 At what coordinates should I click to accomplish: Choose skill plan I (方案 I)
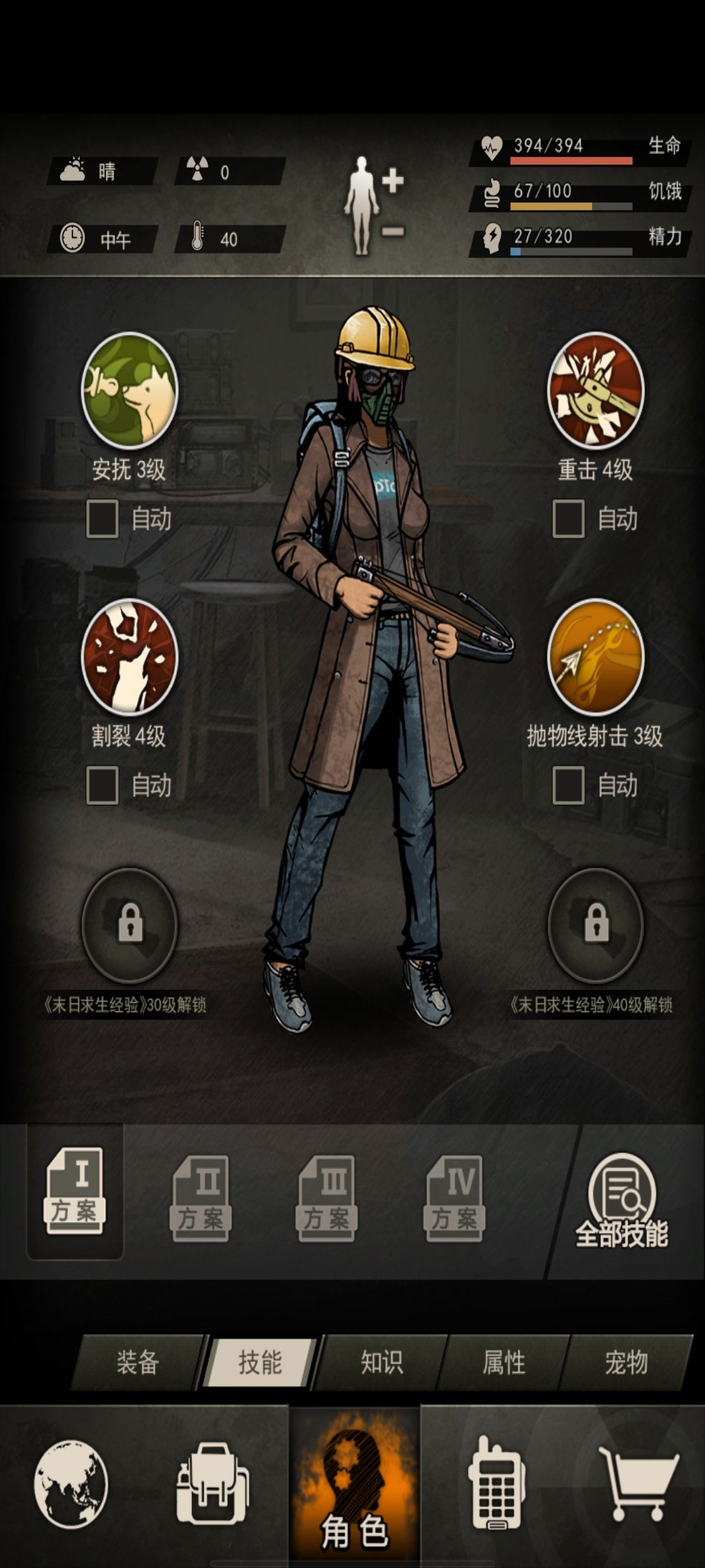tap(75, 1191)
